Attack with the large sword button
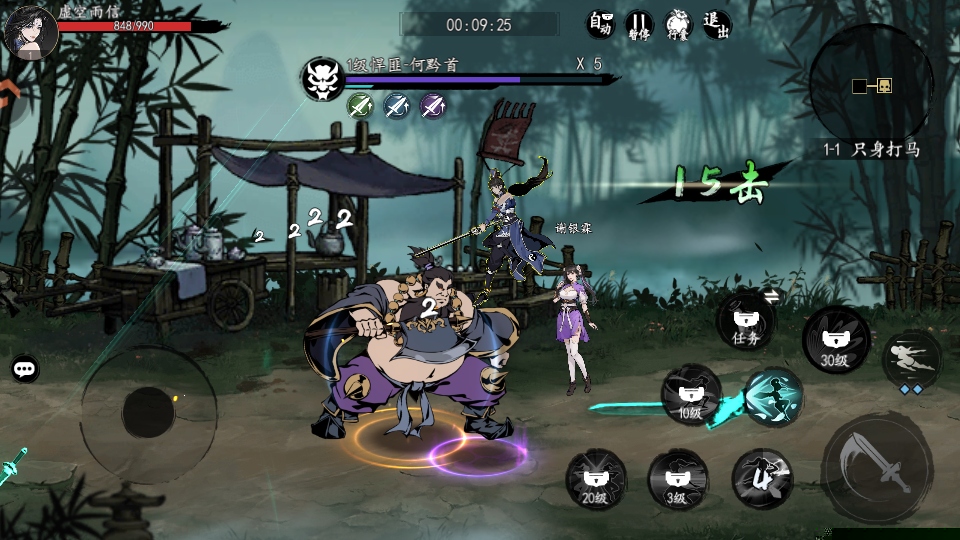 coord(868,467)
